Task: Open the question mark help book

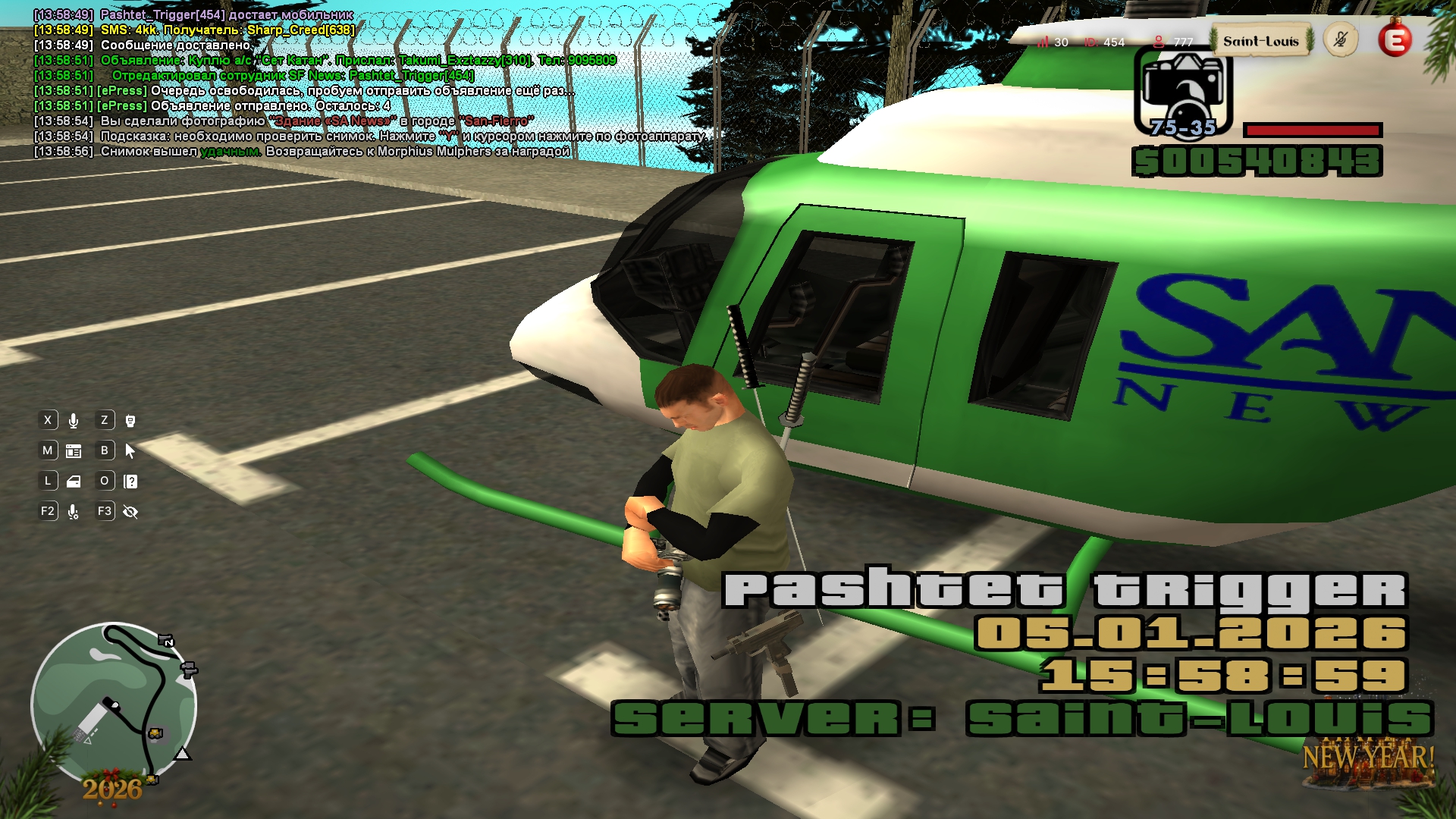Action: coord(130,482)
